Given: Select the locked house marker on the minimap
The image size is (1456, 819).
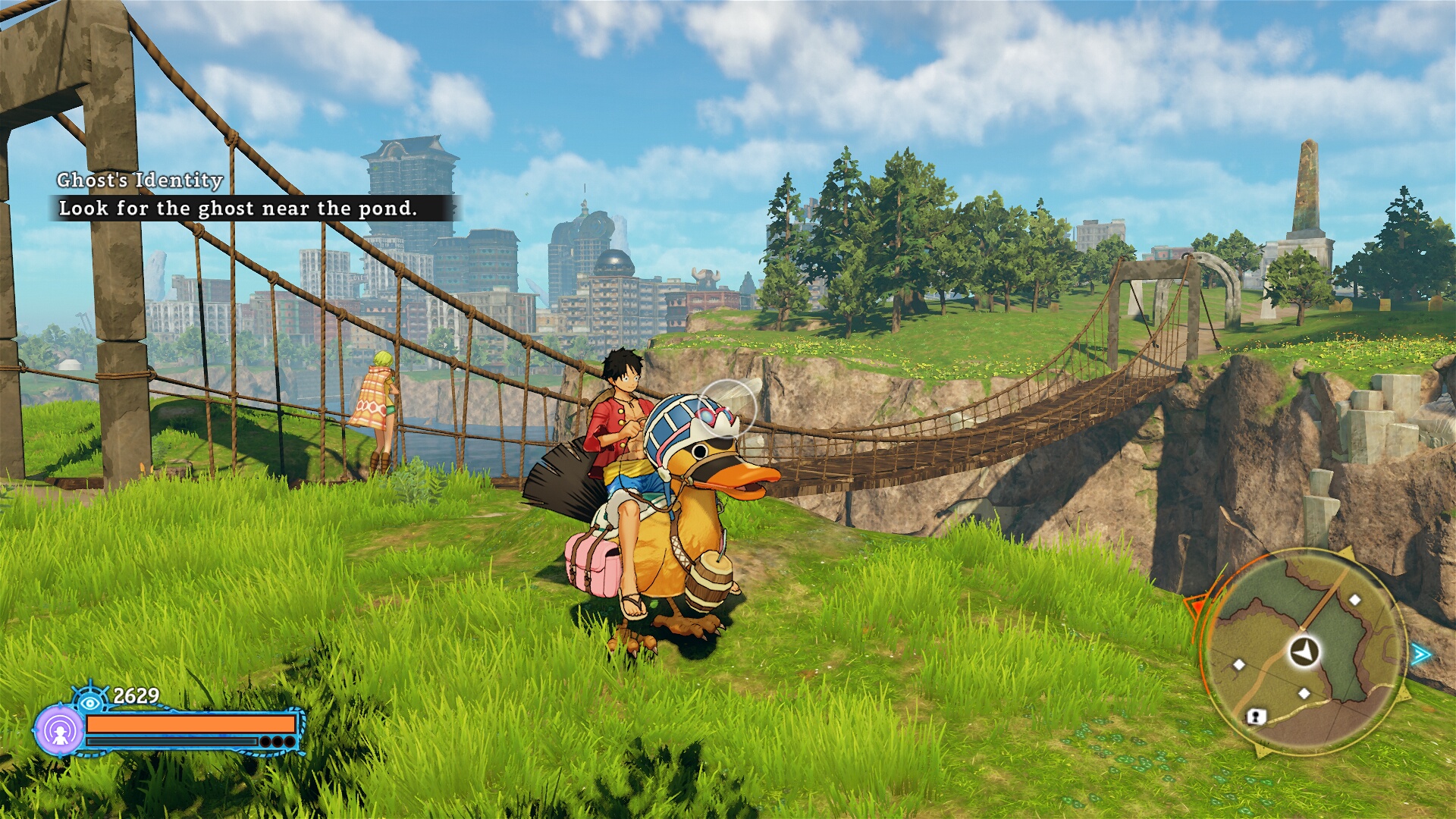Looking at the screenshot, I should point(1256,717).
